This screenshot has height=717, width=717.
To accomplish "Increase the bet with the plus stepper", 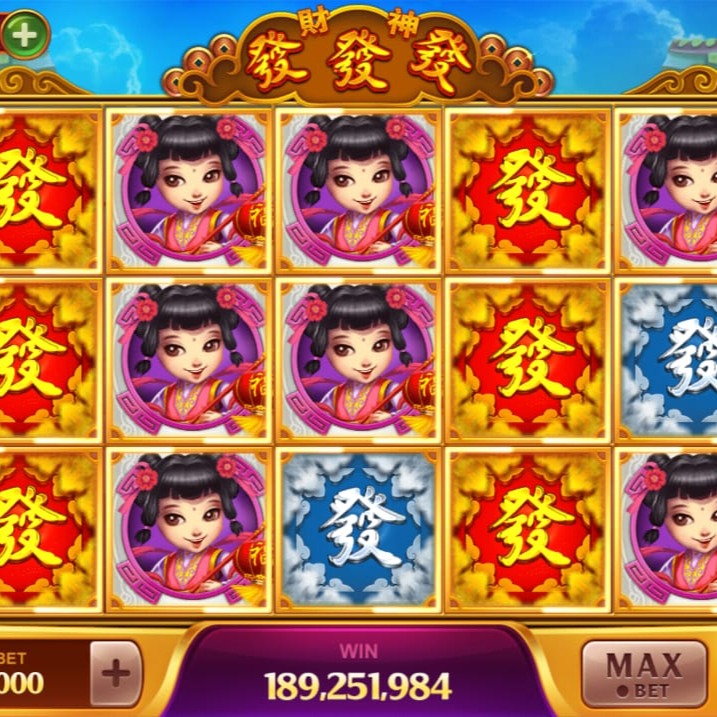I will click(x=116, y=673).
